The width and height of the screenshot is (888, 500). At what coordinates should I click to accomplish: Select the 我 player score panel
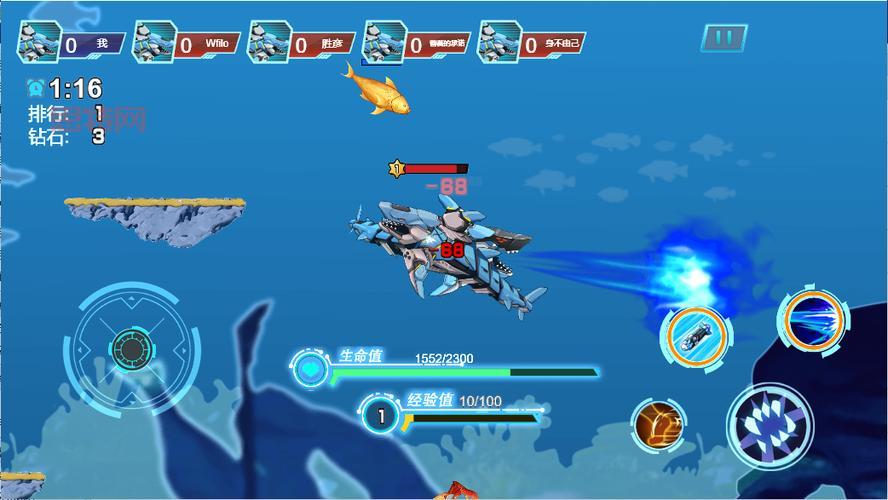(x=72, y=44)
